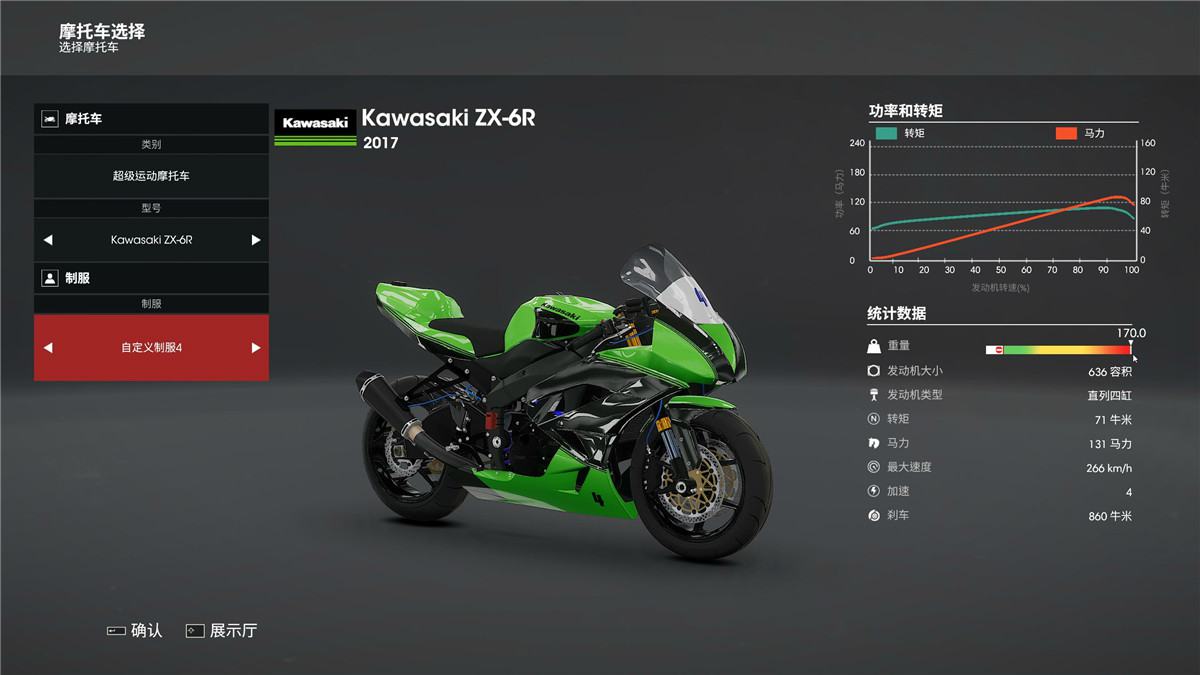1200x675 pixels.
Task: Switch to previous livery before 自定义制服4
Action: [48, 348]
